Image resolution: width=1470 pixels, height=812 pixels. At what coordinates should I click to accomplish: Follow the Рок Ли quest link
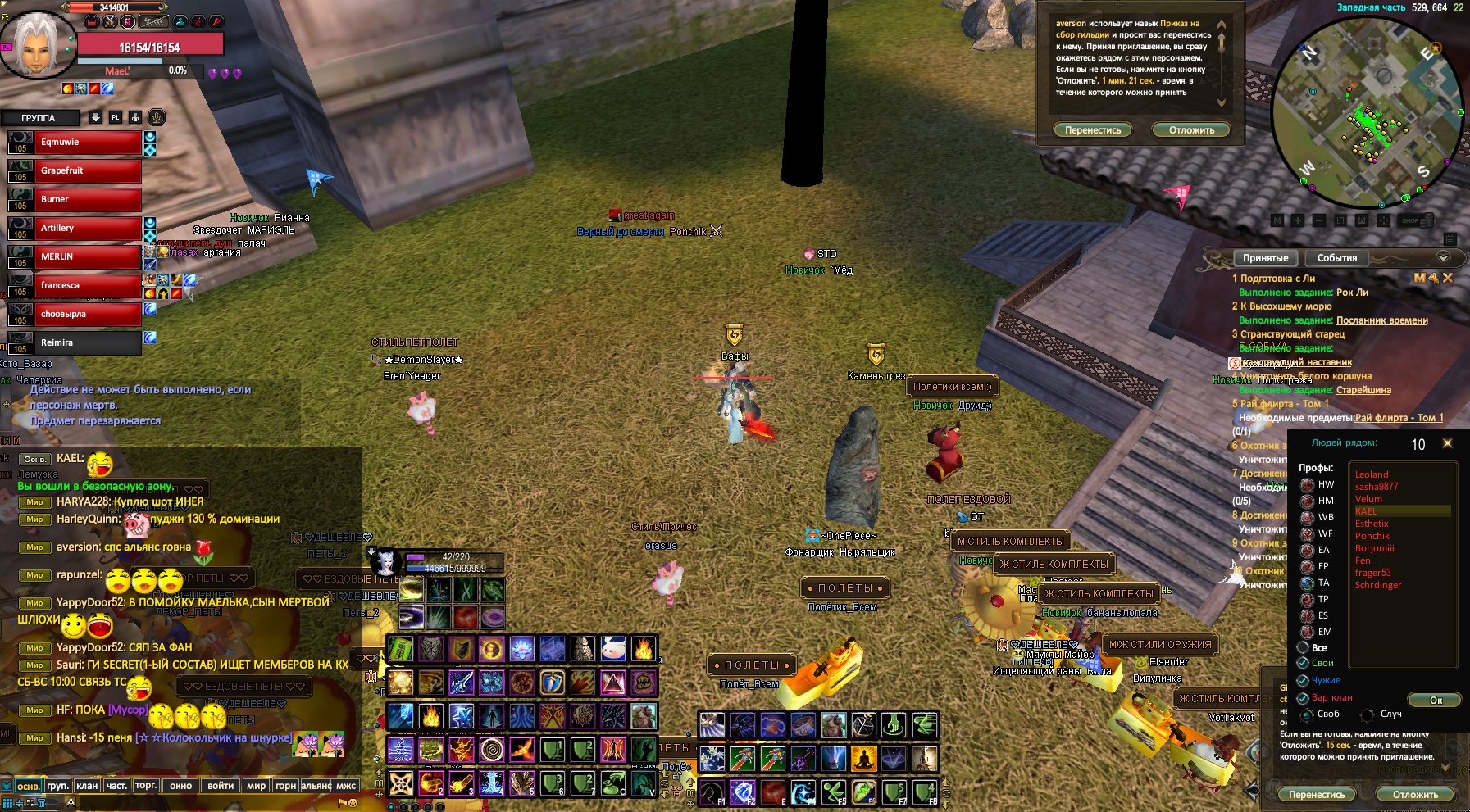[x=1352, y=293]
